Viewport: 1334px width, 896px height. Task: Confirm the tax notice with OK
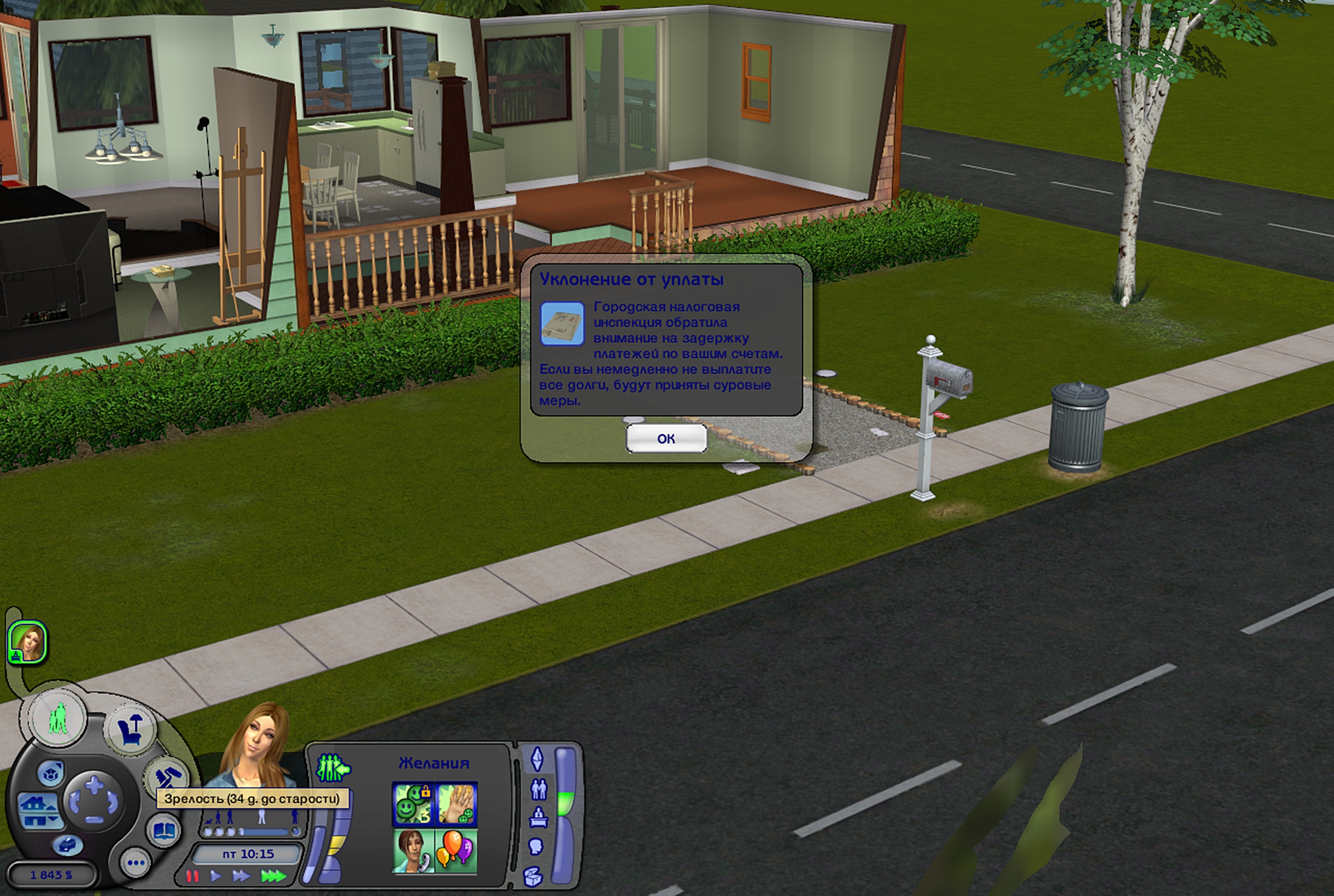[x=666, y=438]
